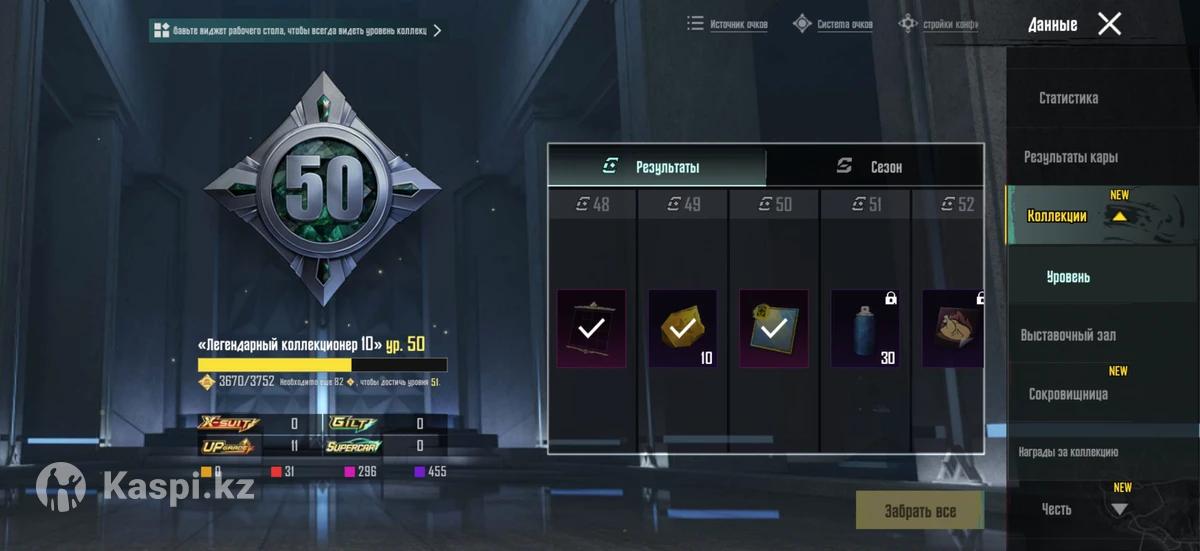Open Выставочный зал
The height and width of the screenshot is (551, 1200).
tap(1068, 335)
